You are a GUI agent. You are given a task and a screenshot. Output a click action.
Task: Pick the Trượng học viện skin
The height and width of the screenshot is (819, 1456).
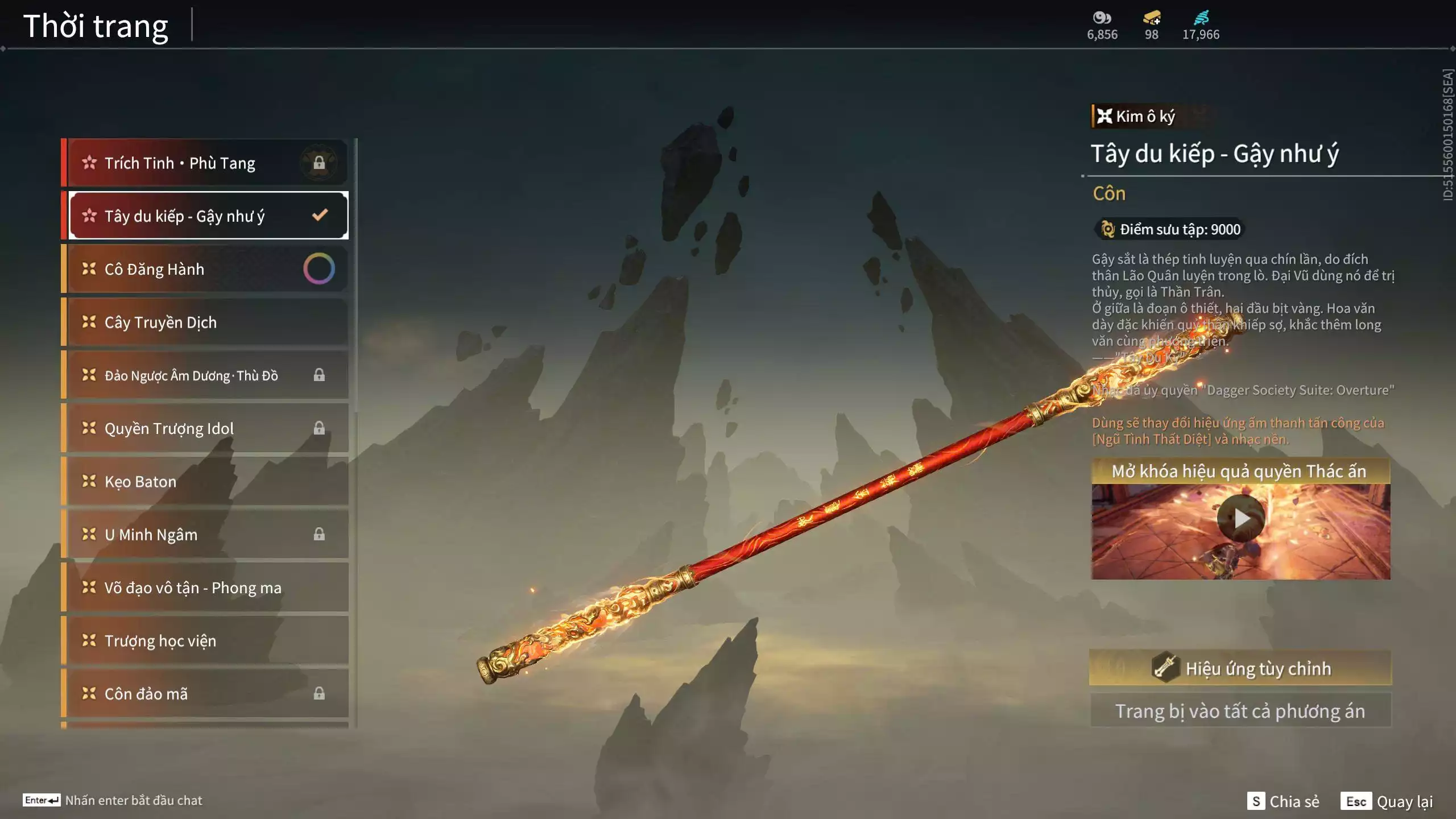click(205, 641)
